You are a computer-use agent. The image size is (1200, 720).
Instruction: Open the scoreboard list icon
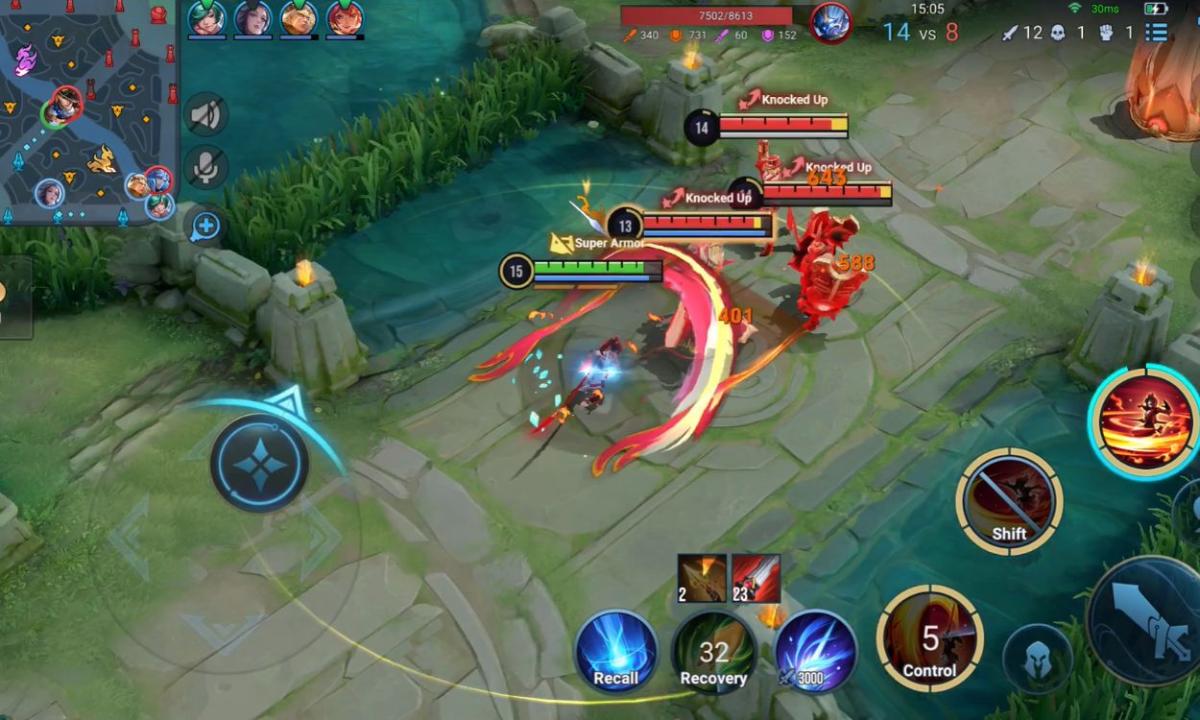pyautogui.click(x=1157, y=32)
